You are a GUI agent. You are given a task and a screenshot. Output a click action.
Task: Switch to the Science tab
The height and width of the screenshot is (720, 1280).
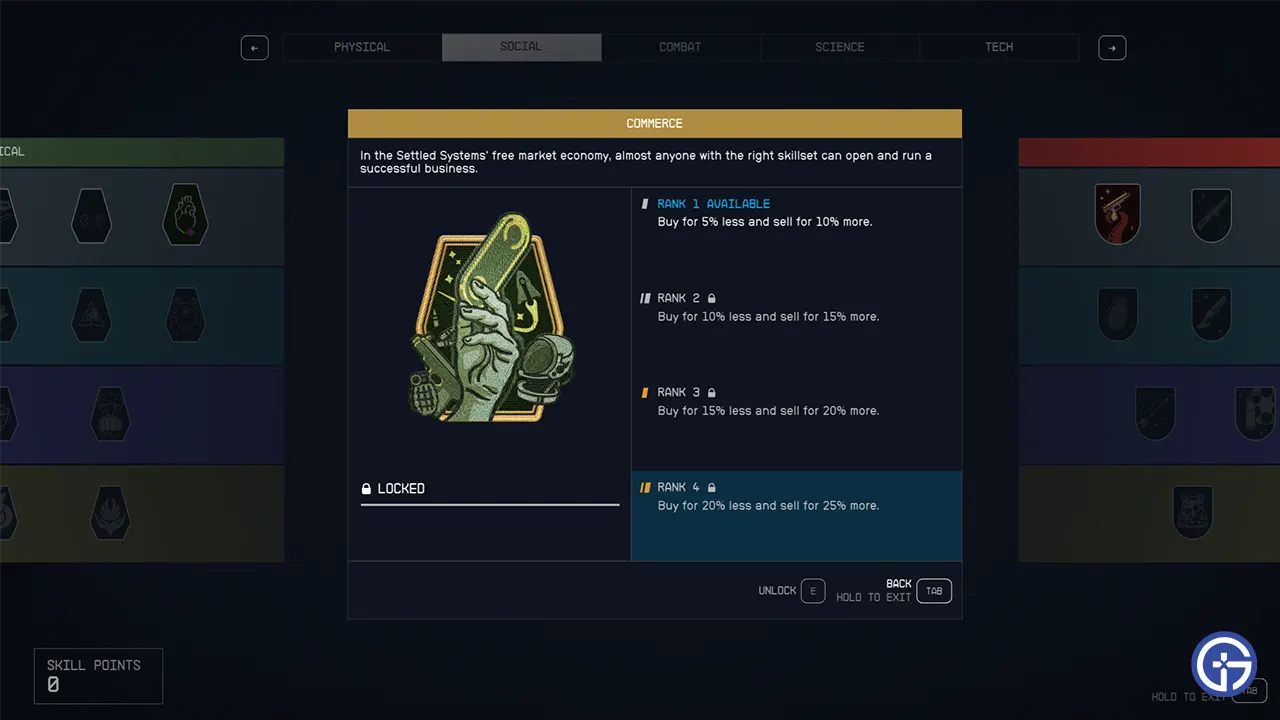840,47
